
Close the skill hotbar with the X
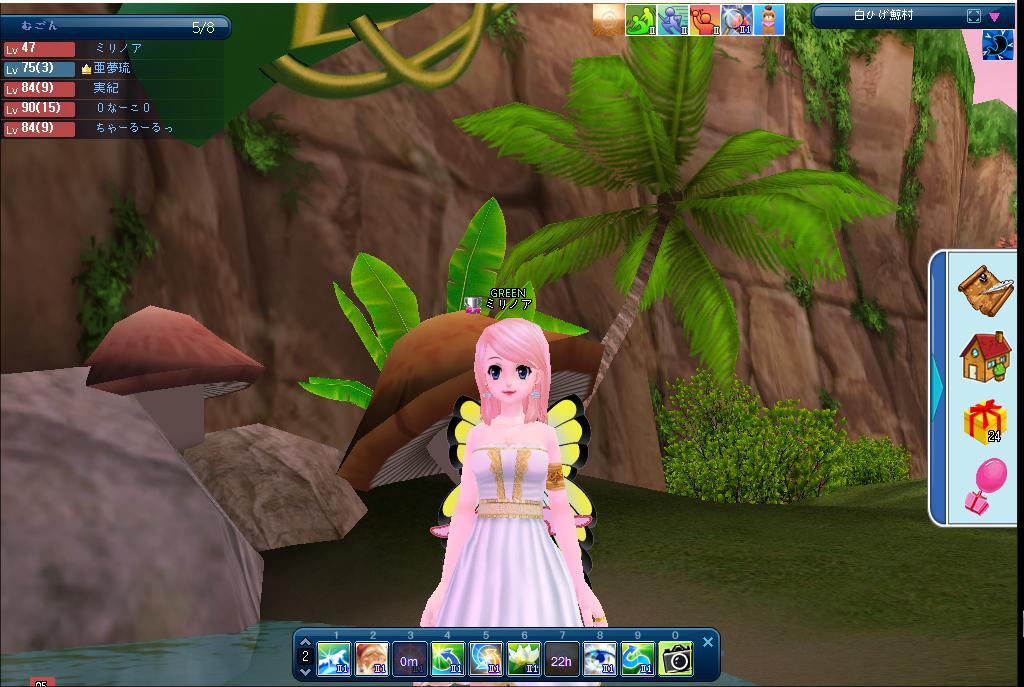[x=708, y=642]
